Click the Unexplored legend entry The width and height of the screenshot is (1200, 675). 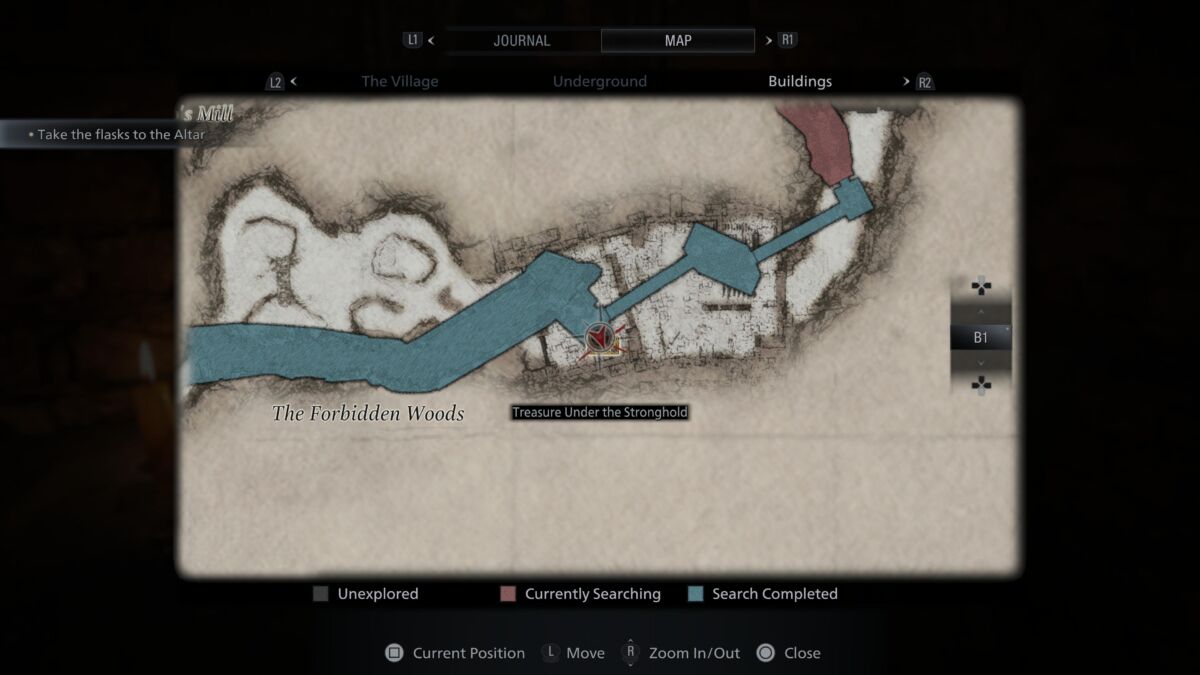click(x=366, y=594)
